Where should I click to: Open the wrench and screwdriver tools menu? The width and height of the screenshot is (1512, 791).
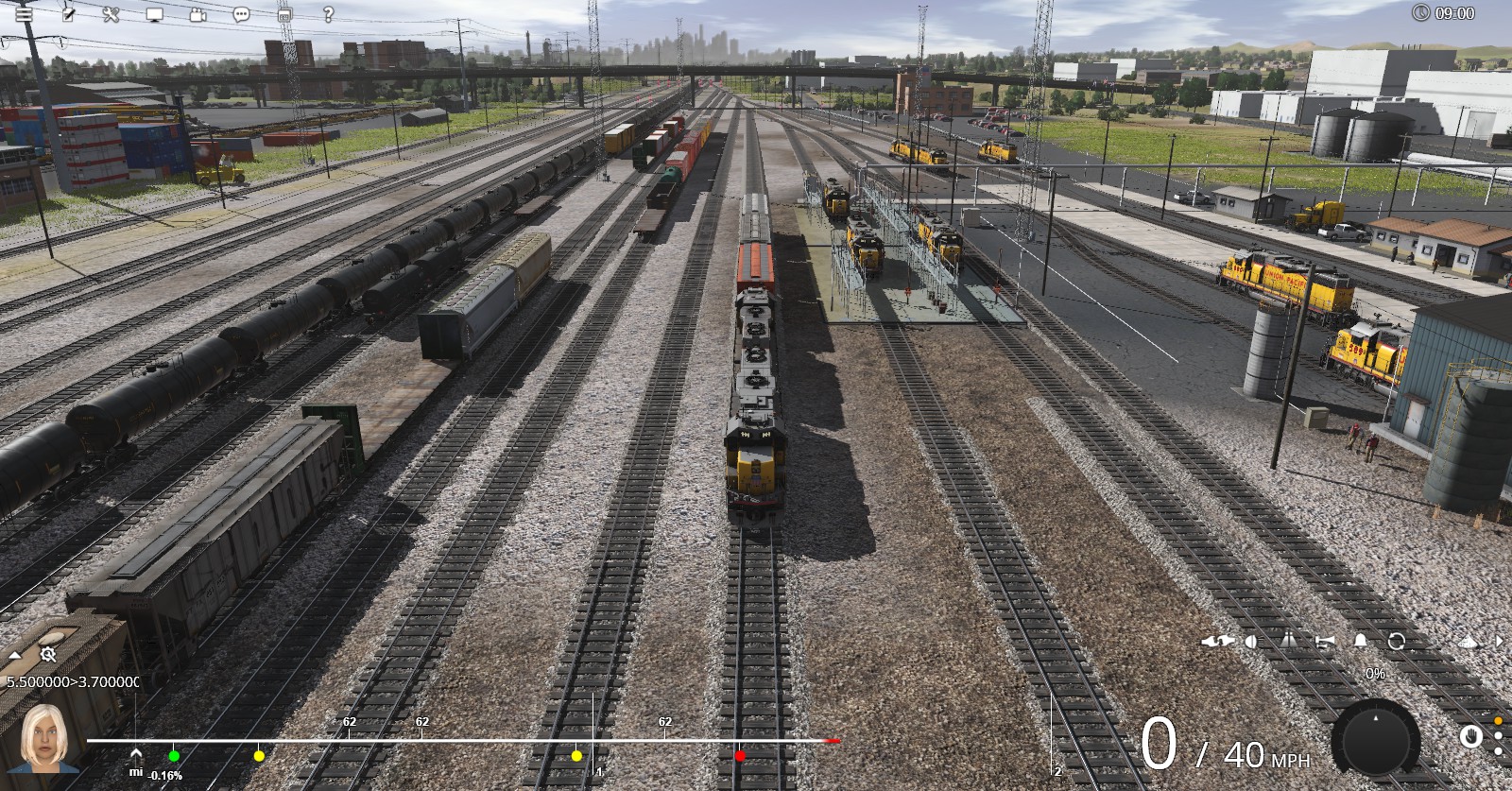pos(111,14)
